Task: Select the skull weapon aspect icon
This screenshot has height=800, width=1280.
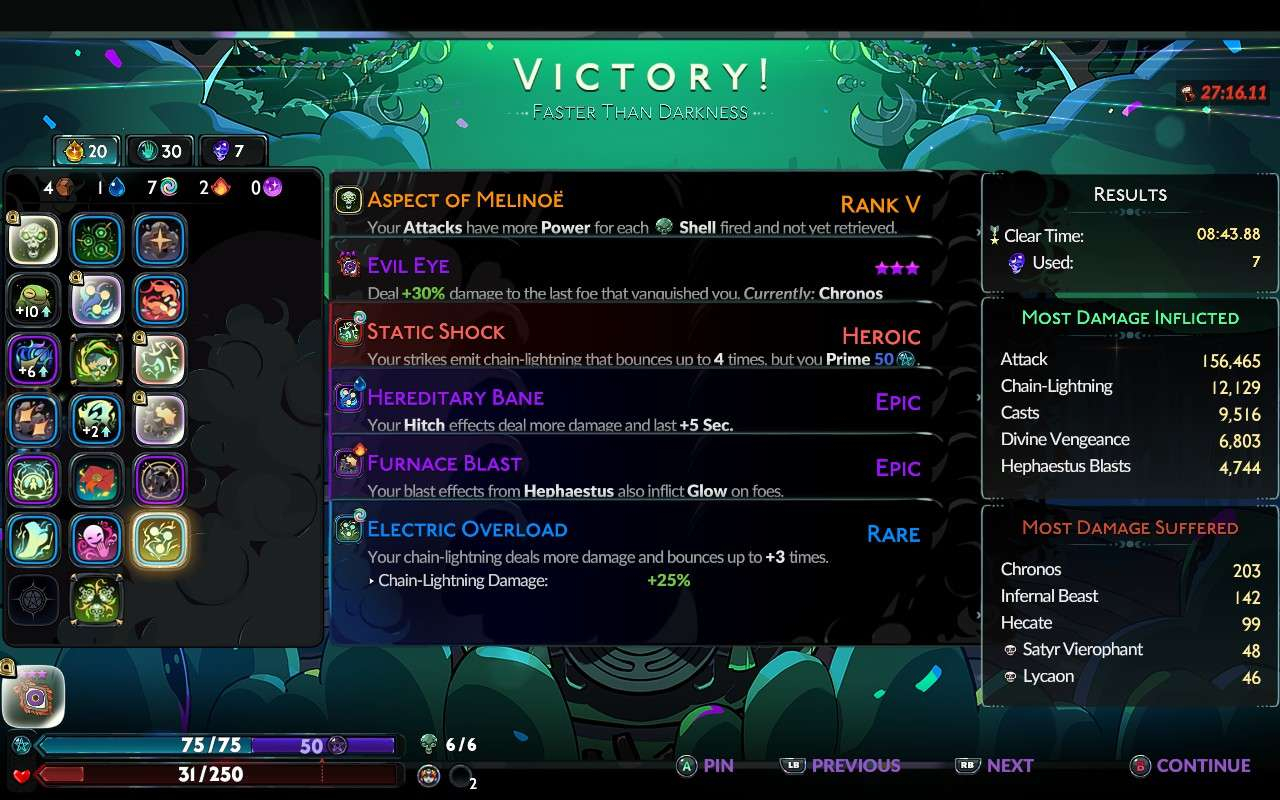Action: coord(34,240)
